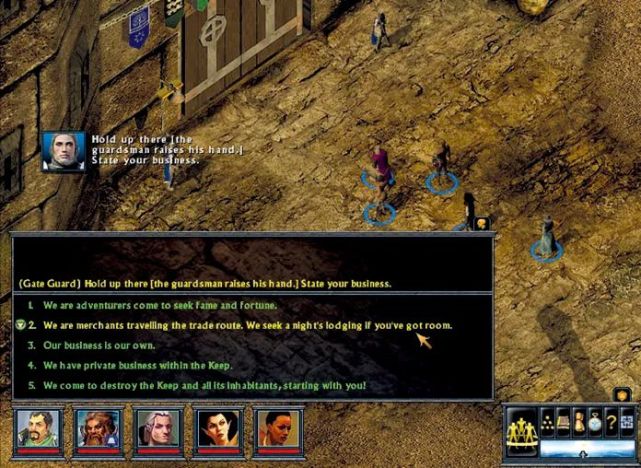The image size is (641, 468).
Task: Click the pocket watch rest icon
Action: click(x=593, y=424)
